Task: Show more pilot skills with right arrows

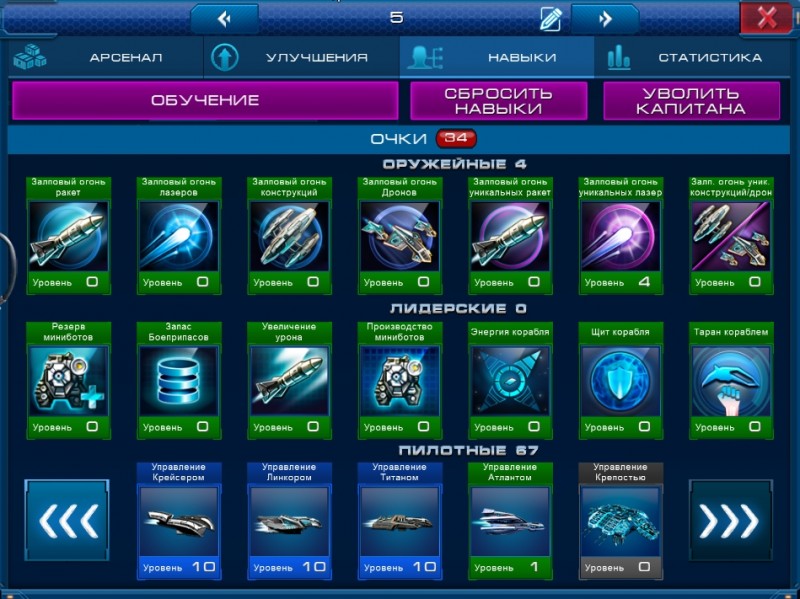Action: click(731, 520)
